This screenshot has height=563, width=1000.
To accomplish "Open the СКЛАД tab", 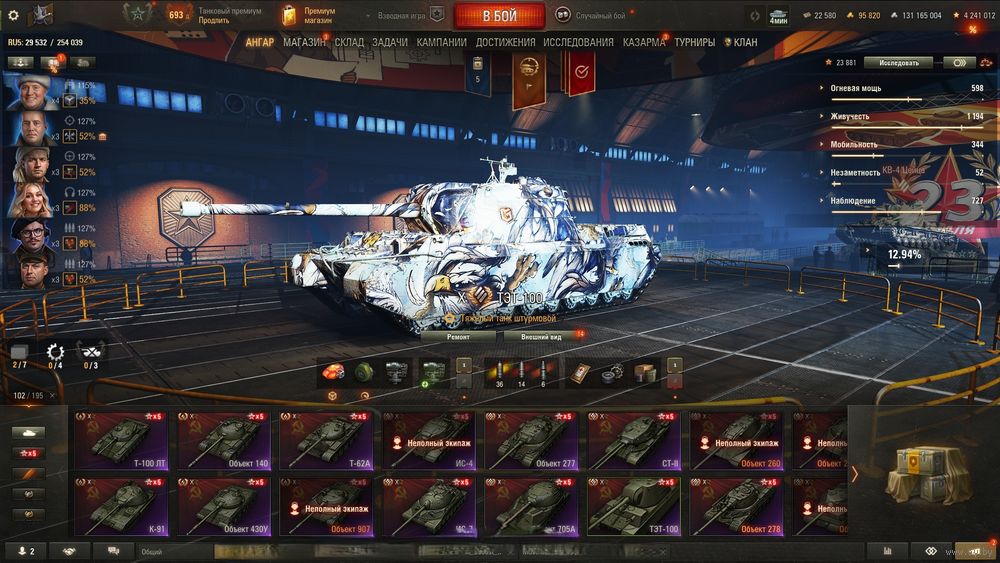I will 349,43.
